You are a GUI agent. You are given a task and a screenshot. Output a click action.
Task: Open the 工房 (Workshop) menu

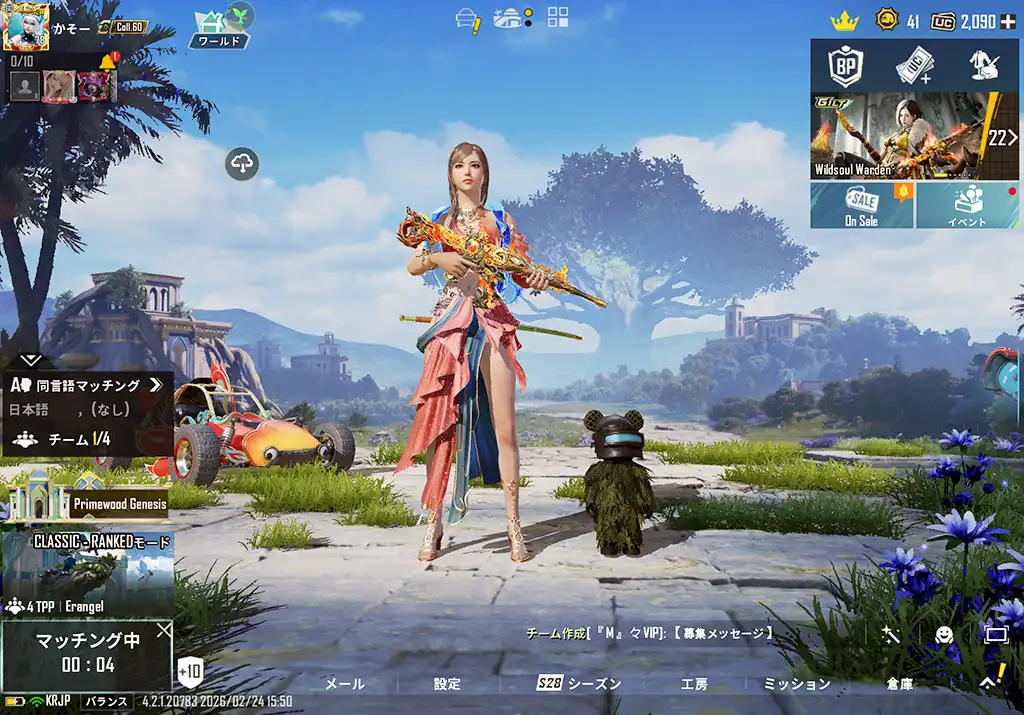(x=694, y=684)
